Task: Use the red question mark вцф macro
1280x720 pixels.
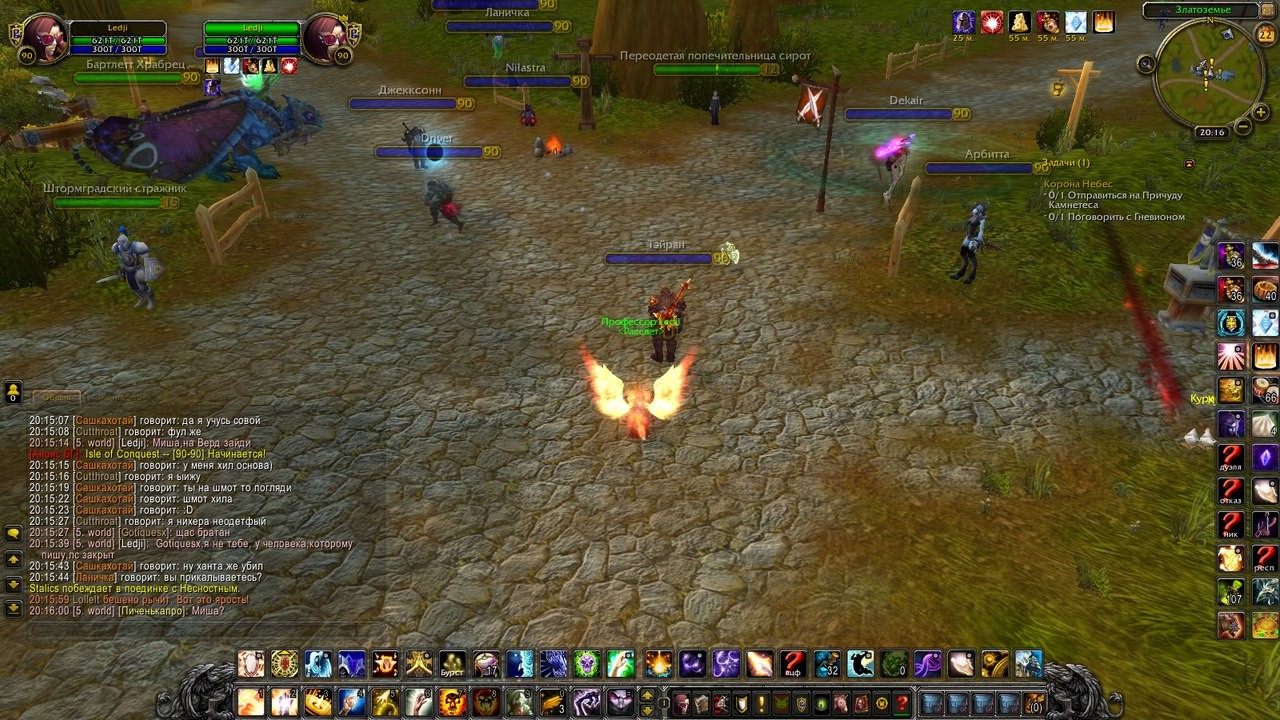Action: pyautogui.click(x=793, y=664)
